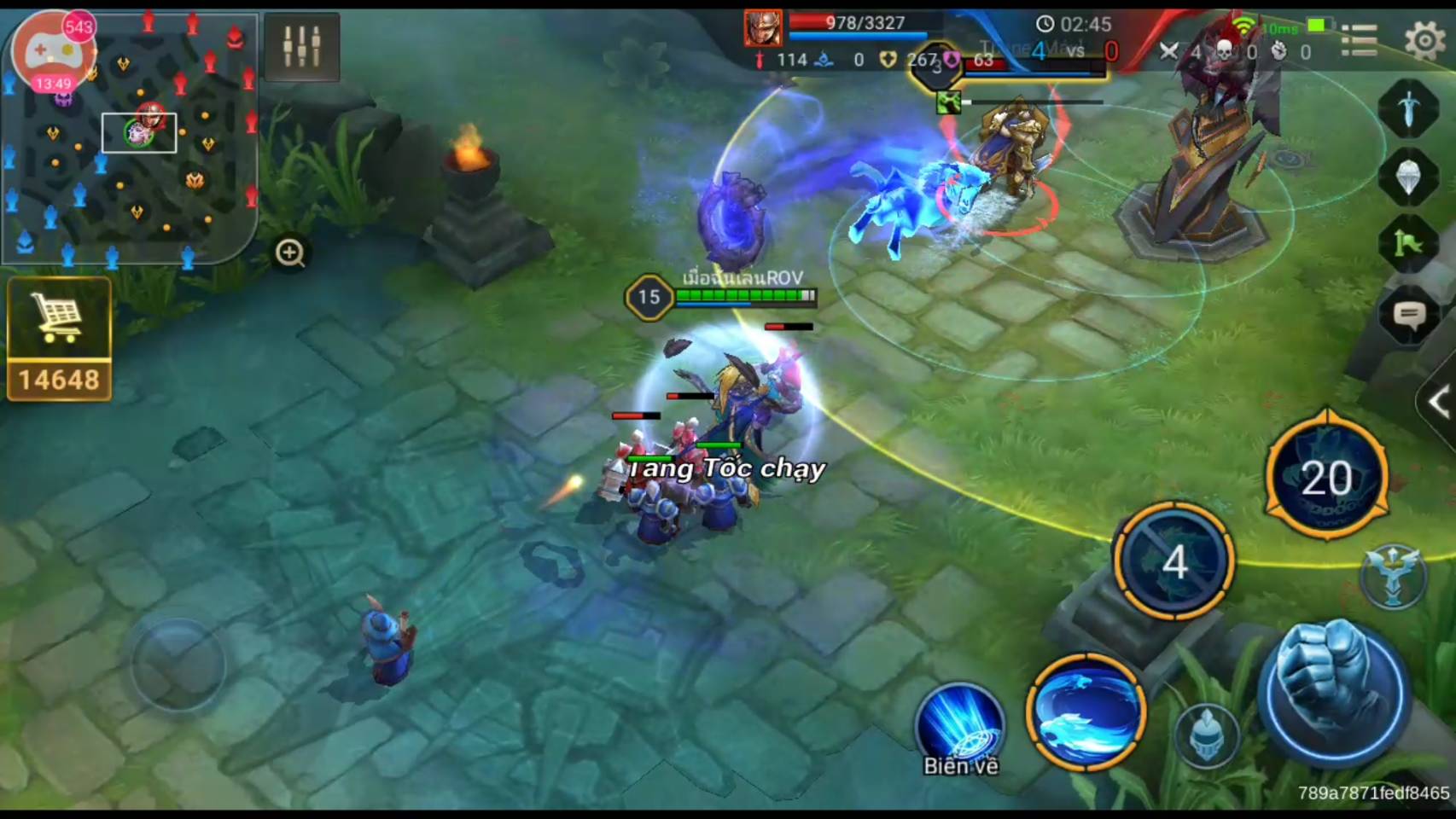Open the shop with the cart icon
This screenshot has height=819, width=1456.
coord(59,338)
